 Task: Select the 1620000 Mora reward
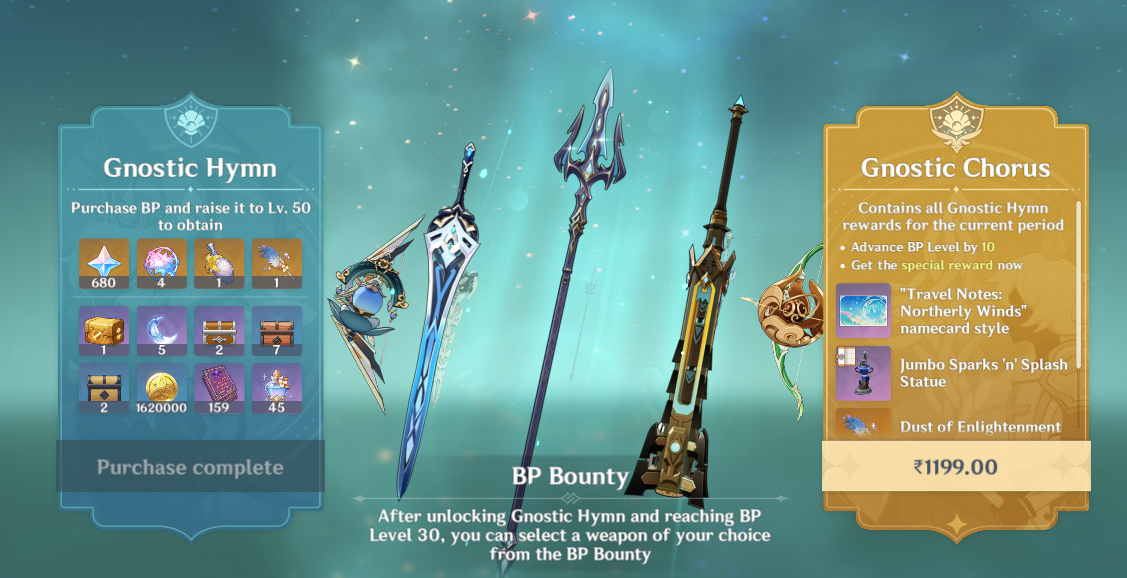point(162,388)
